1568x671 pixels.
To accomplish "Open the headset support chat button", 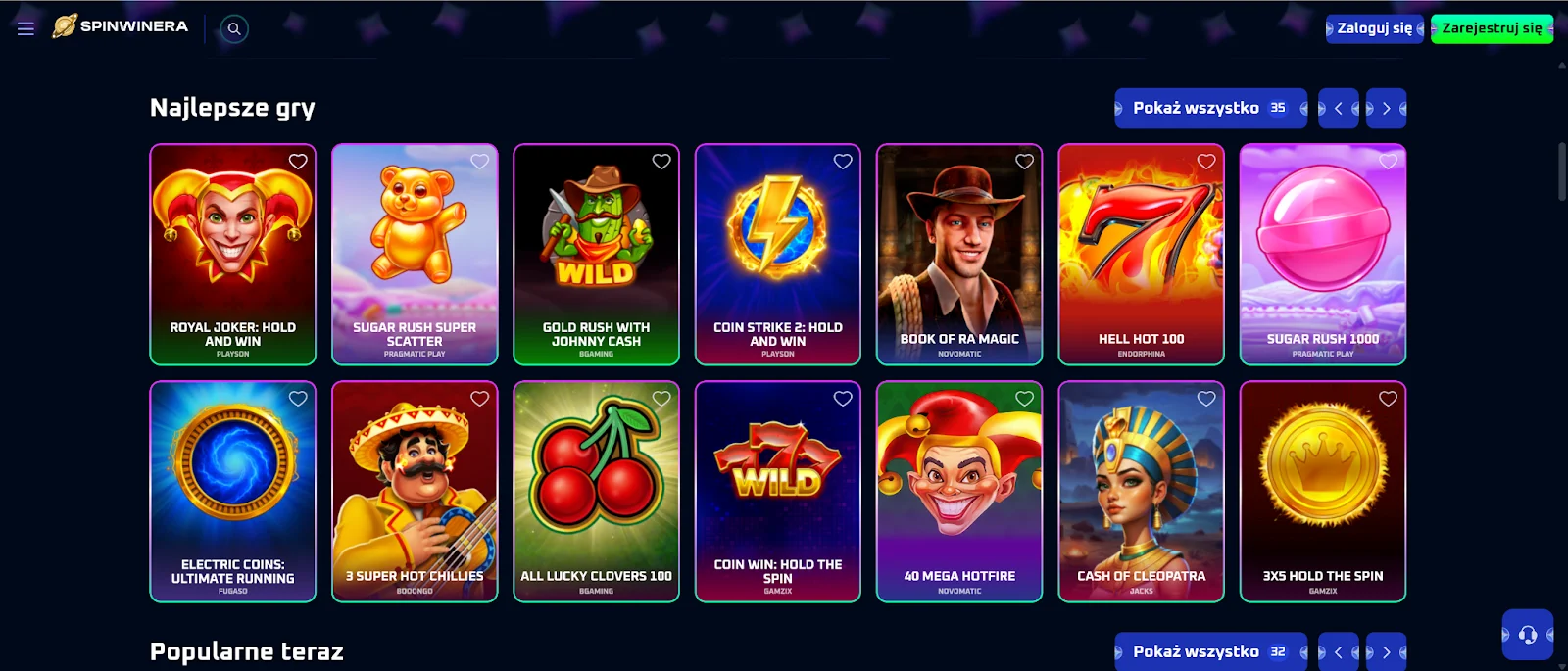I will pyautogui.click(x=1527, y=635).
